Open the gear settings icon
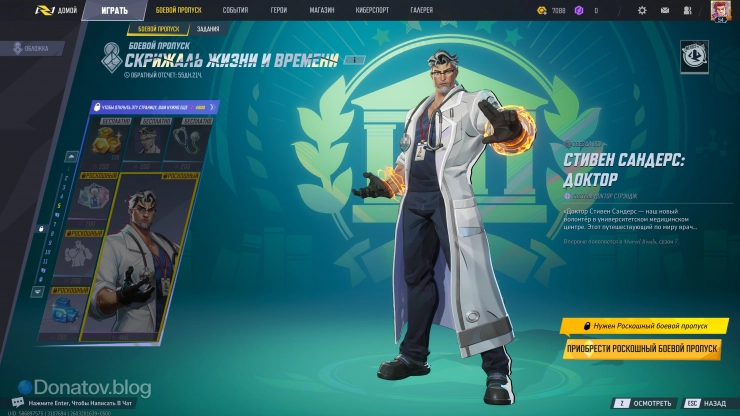 [x=642, y=11]
